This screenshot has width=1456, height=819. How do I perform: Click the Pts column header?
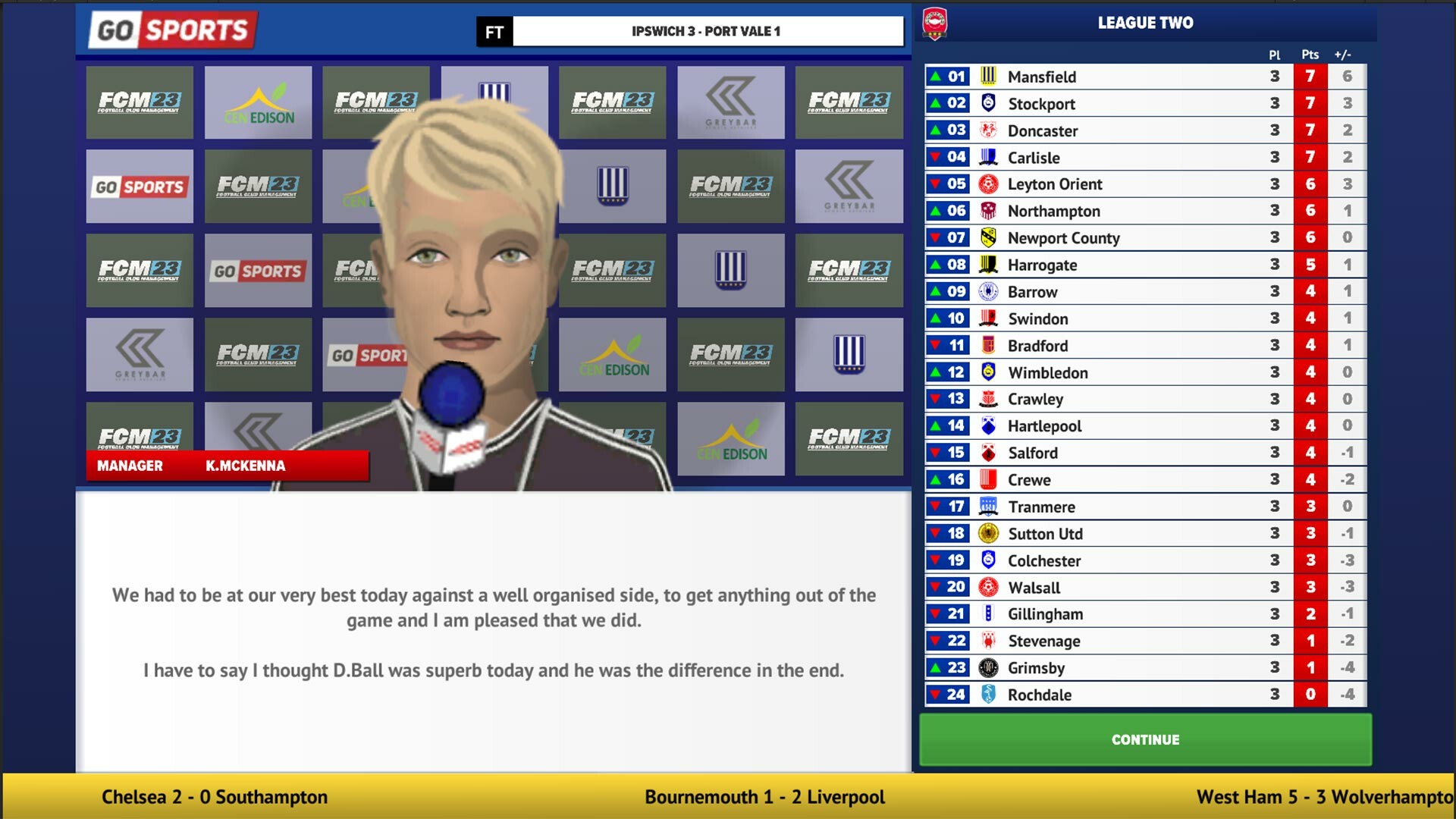coord(1310,55)
